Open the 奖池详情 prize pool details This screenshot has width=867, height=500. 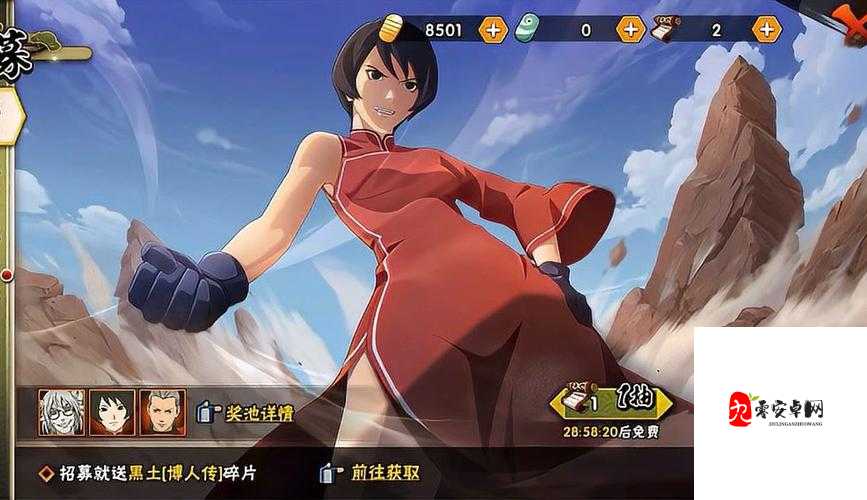246,412
